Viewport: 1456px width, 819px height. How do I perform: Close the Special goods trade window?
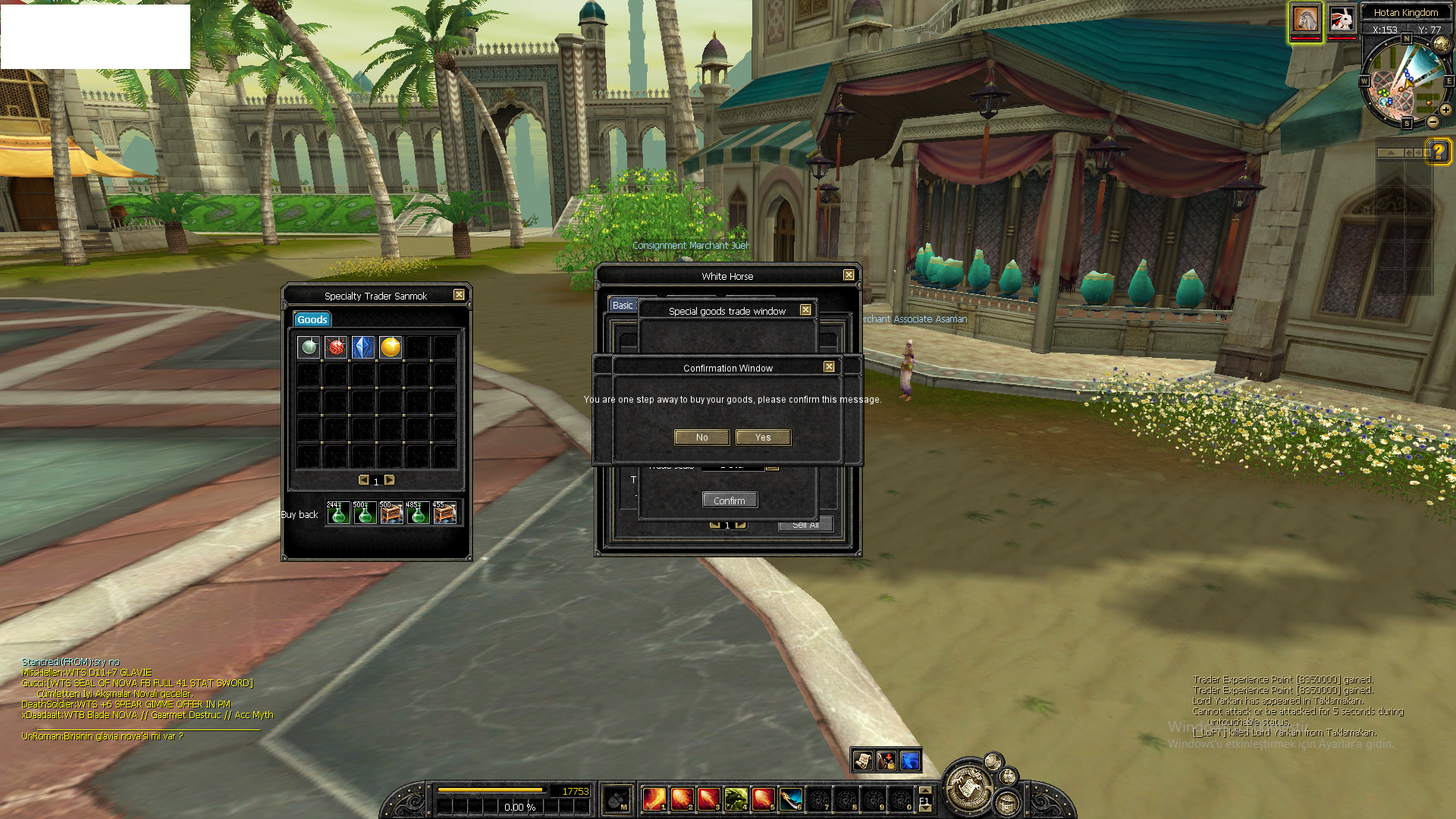(x=805, y=310)
